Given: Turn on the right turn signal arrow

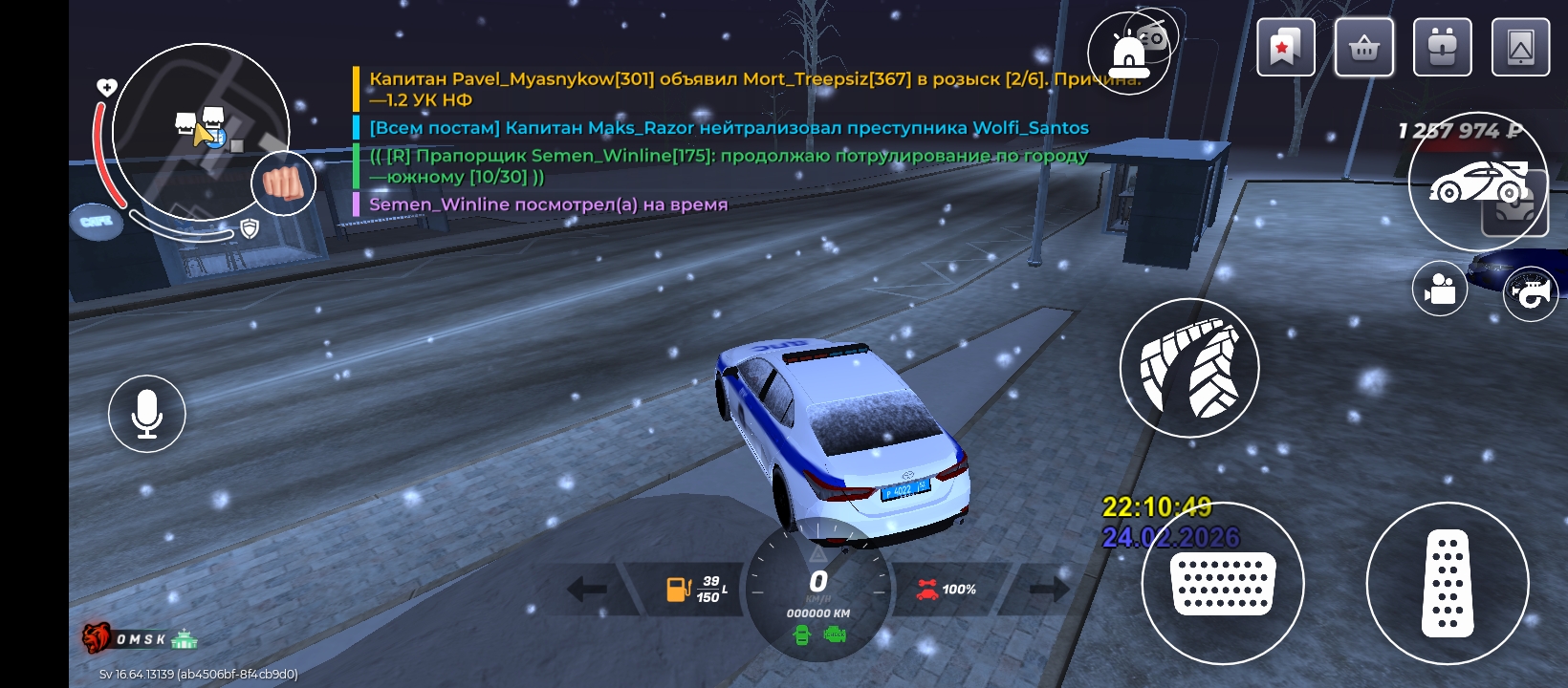Looking at the screenshot, I should [1049, 589].
